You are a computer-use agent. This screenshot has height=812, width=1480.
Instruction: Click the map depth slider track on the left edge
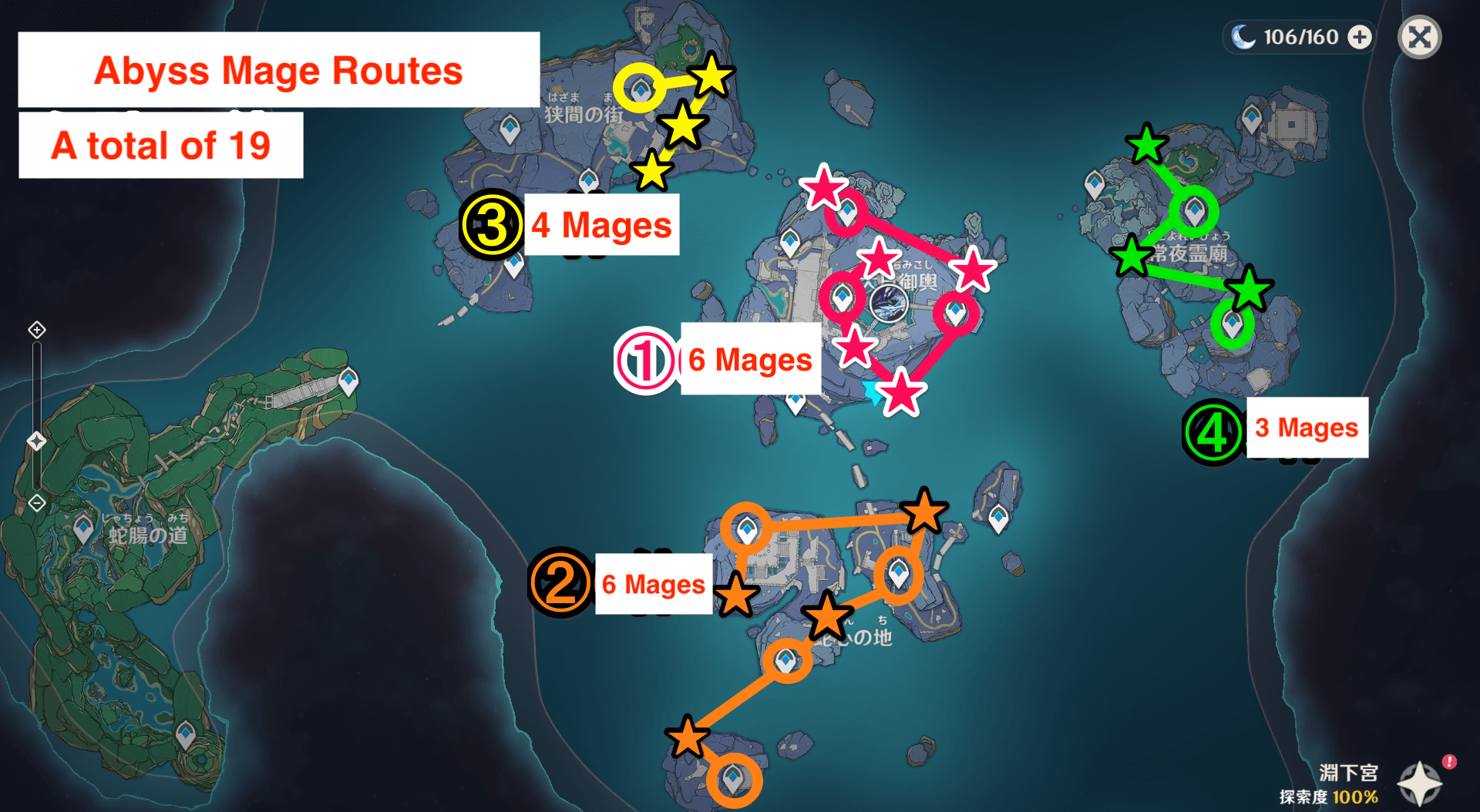click(x=36, y=377)
